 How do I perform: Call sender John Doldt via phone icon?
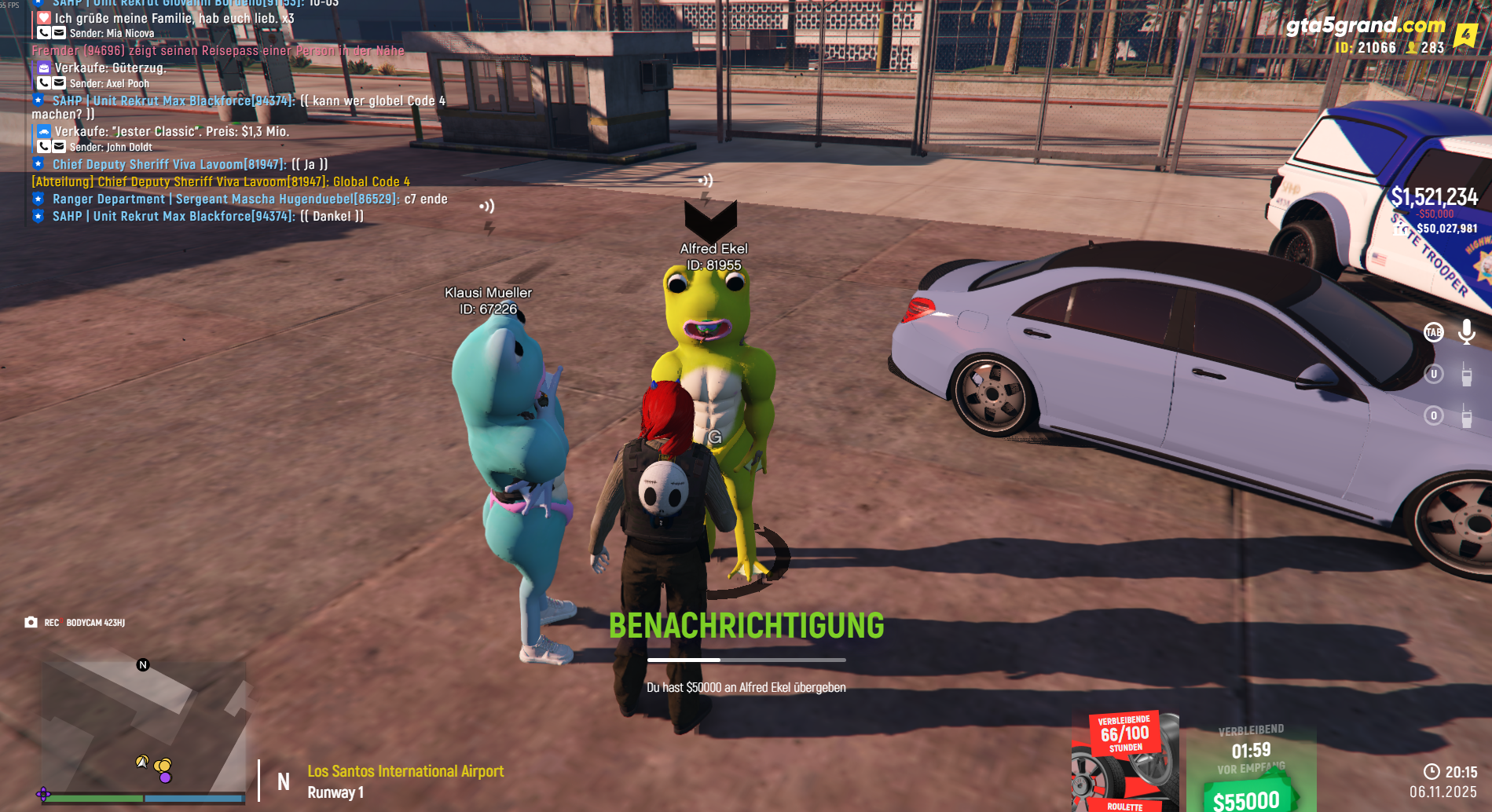[44, 147]
